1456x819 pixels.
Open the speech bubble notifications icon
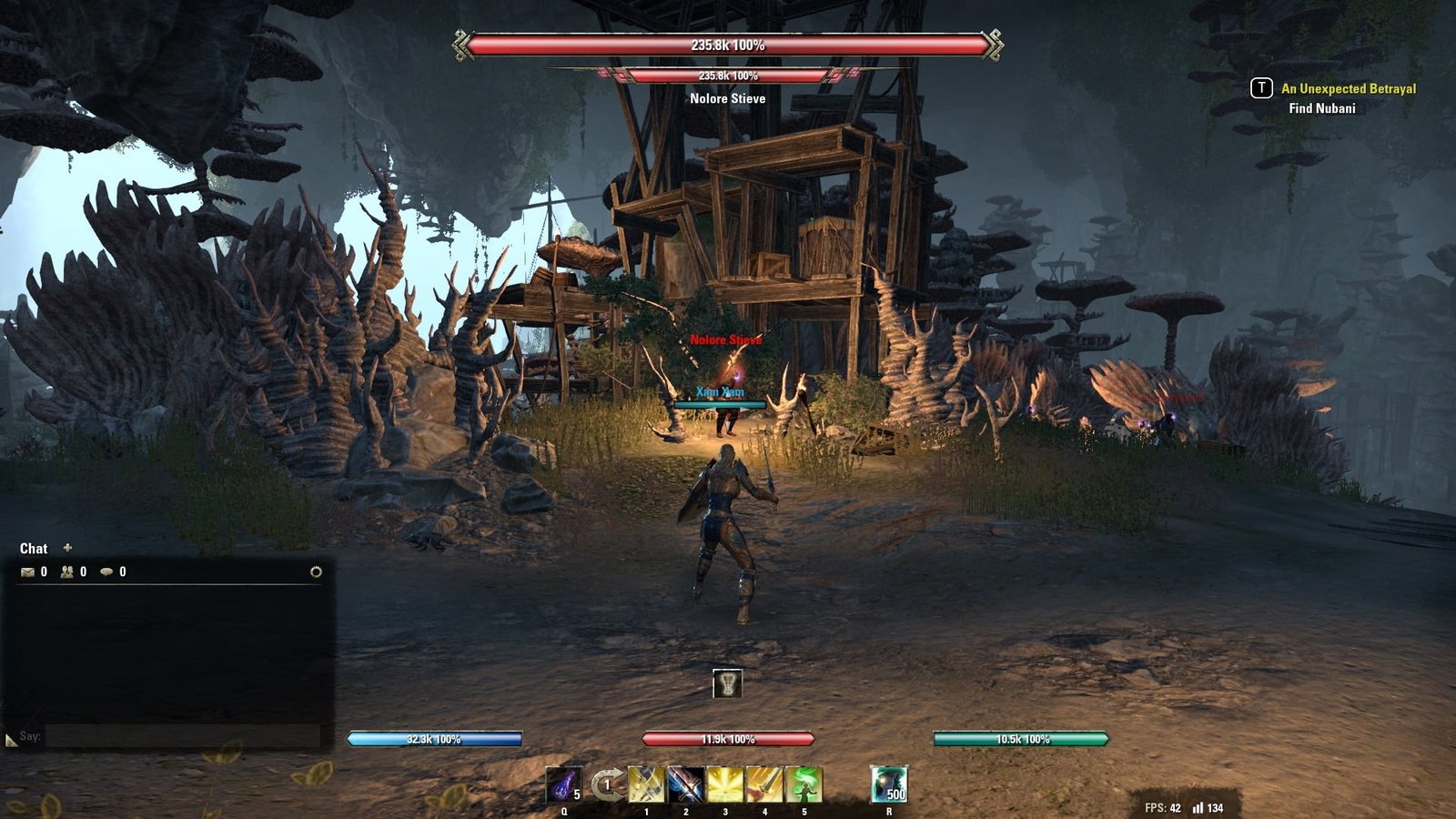[106, 572]
